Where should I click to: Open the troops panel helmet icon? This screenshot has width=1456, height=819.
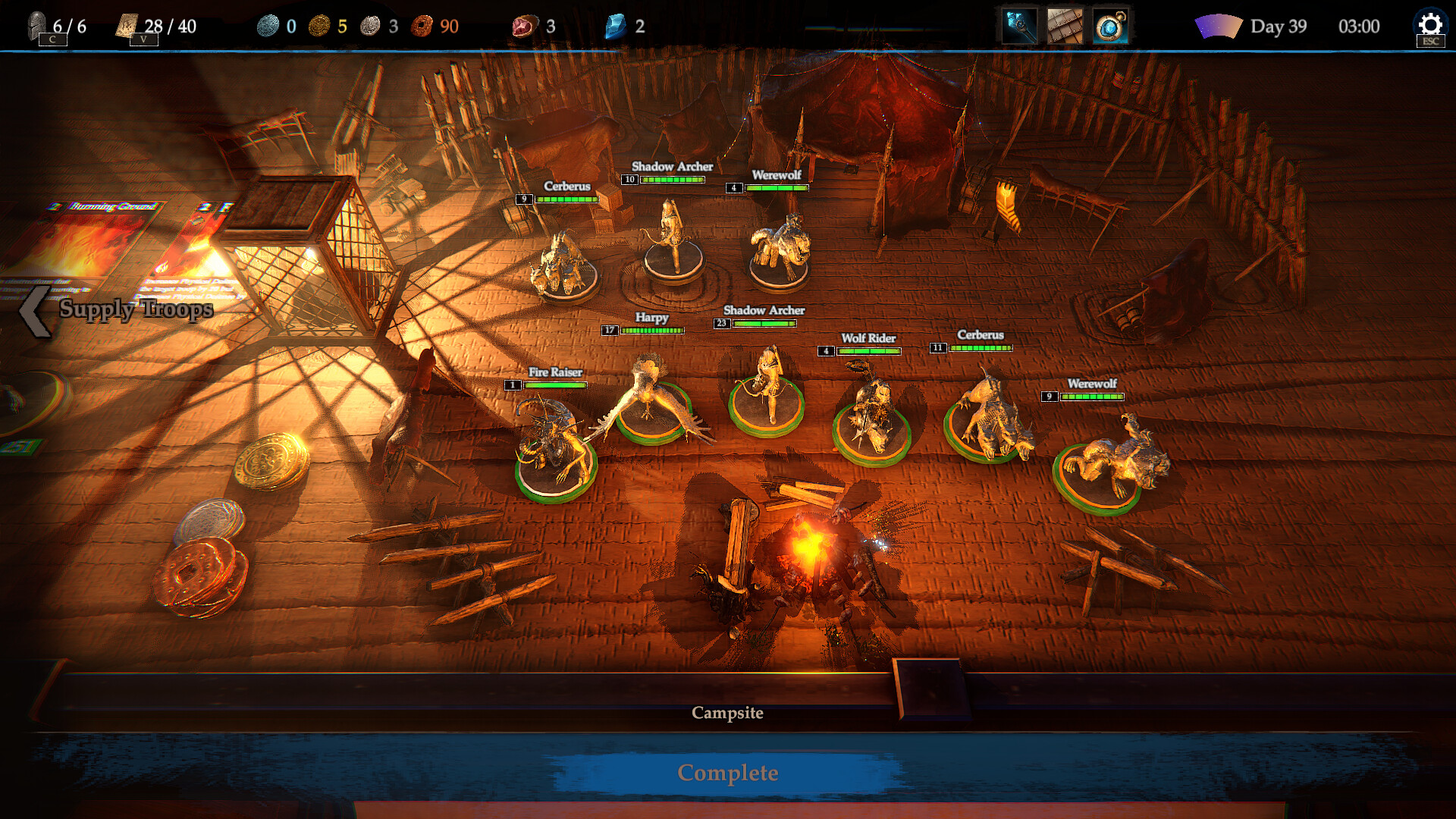(37, 26)
